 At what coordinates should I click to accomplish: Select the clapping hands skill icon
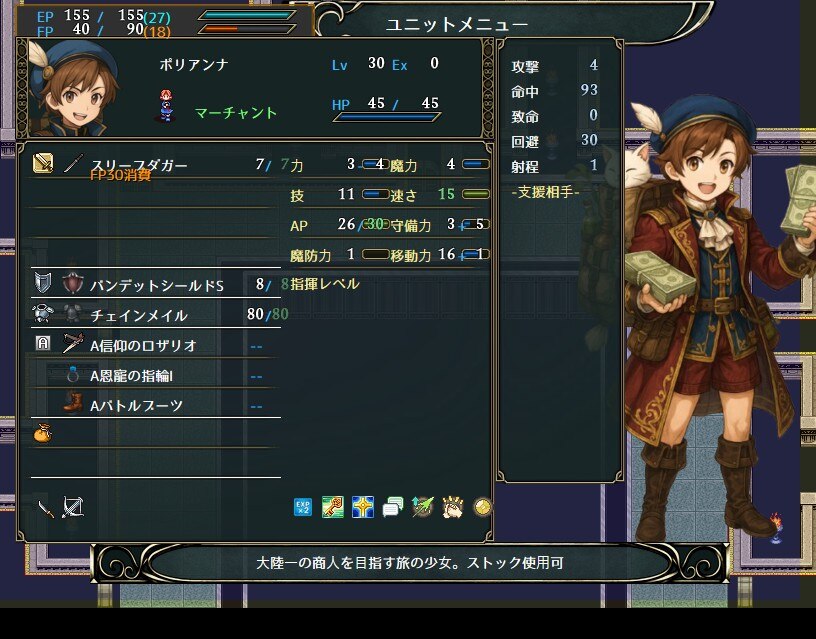[x=452, y=507]
